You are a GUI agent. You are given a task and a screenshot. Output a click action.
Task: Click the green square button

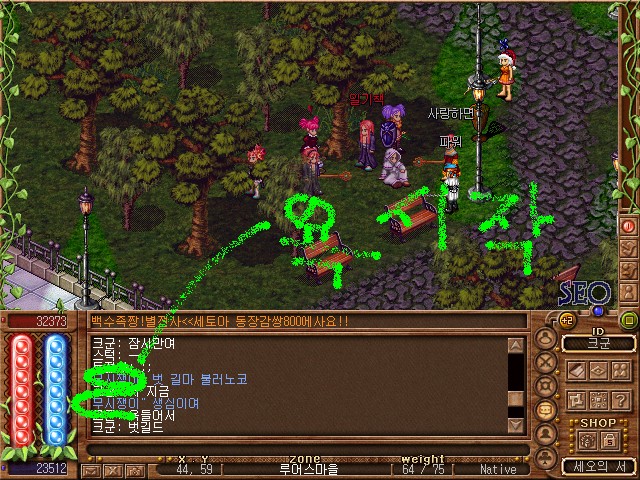click(629, 320)
